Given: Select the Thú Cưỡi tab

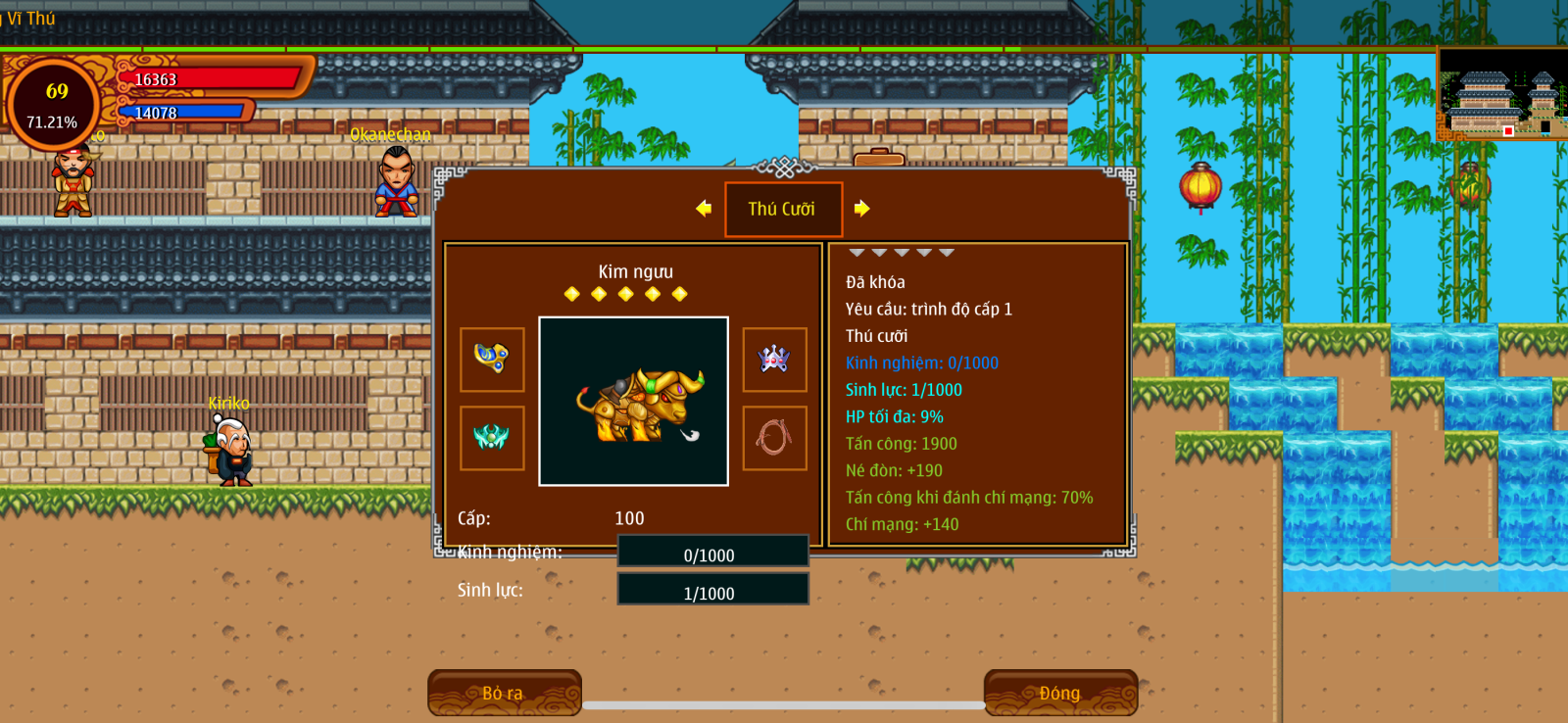Looking at the screenshot, I should tap(783, 209).
